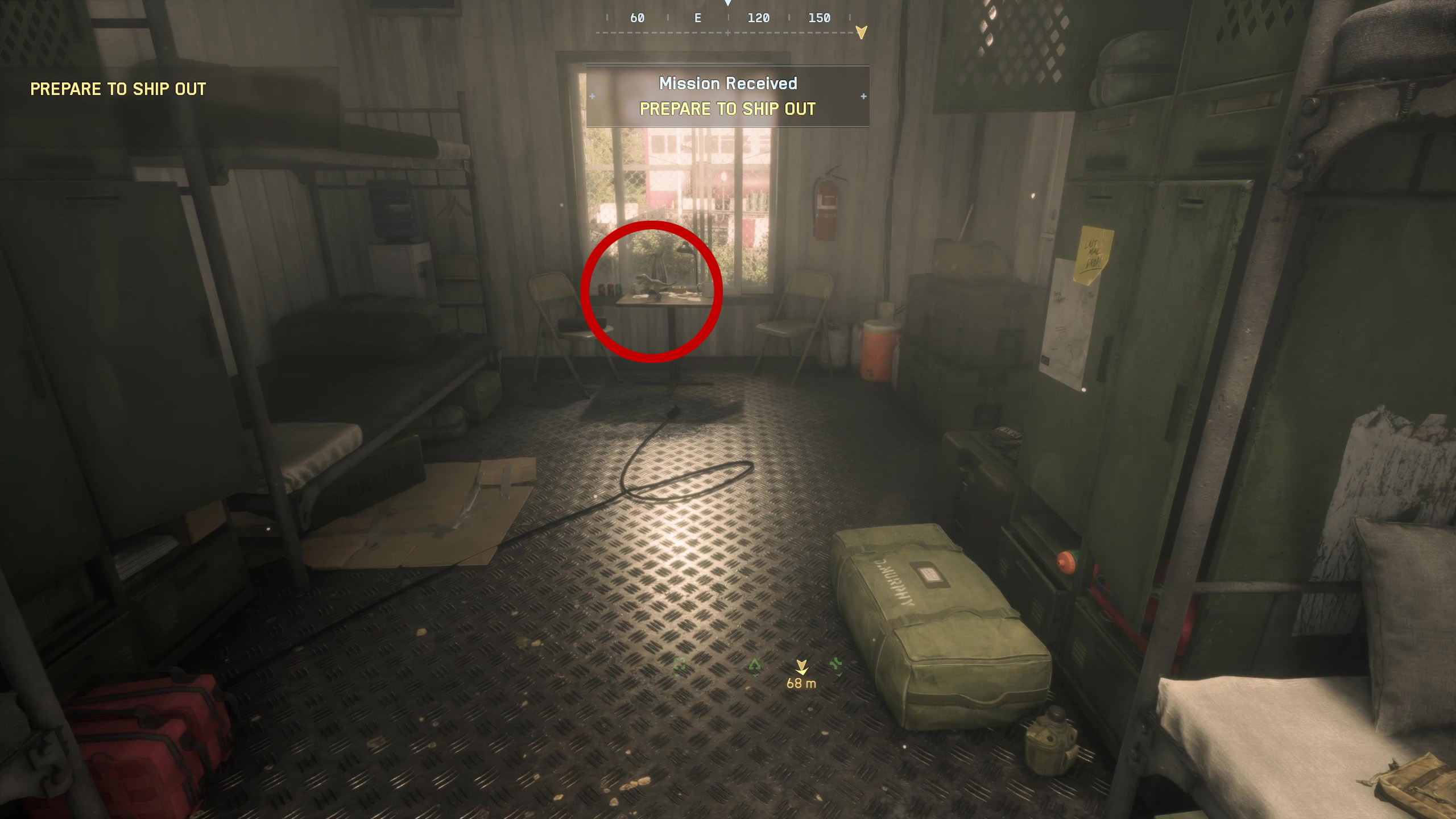Click the 60 mark on the compass bar
The width and height of the screenshot is (1456, 819).
pos(636,18)
